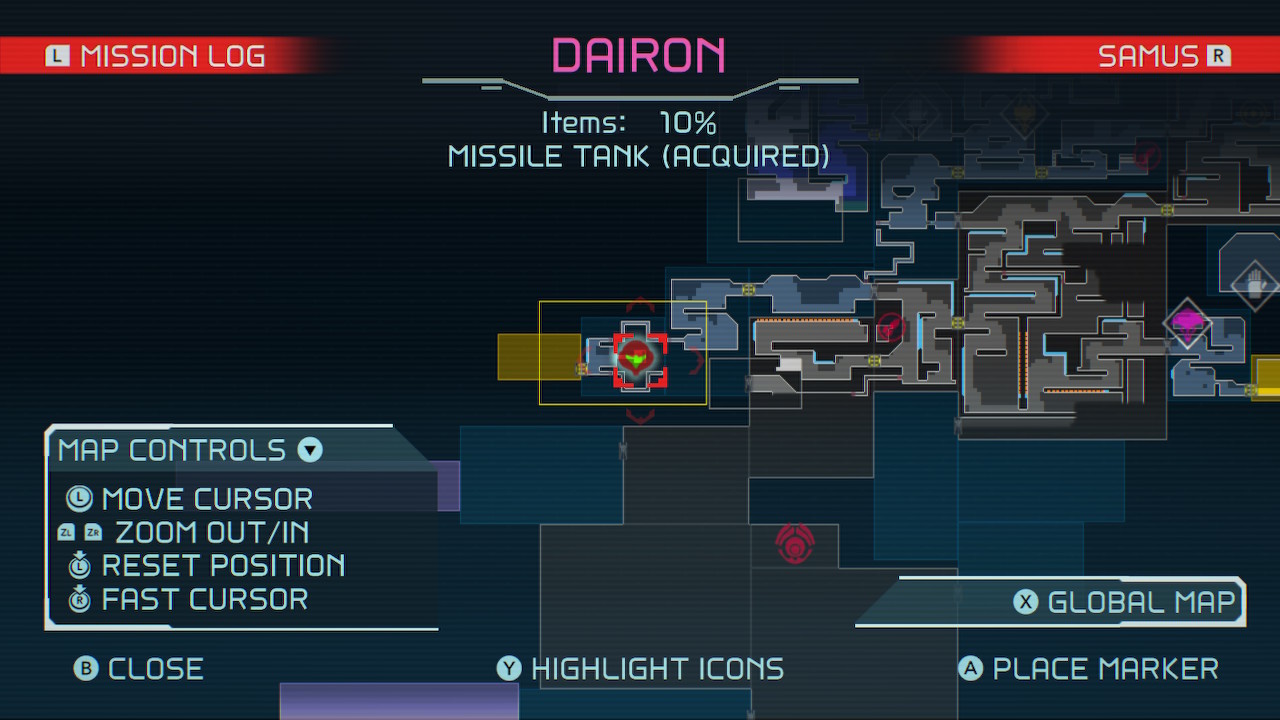Collapse the Map Controls panel via its chevron

coord(309,450)
